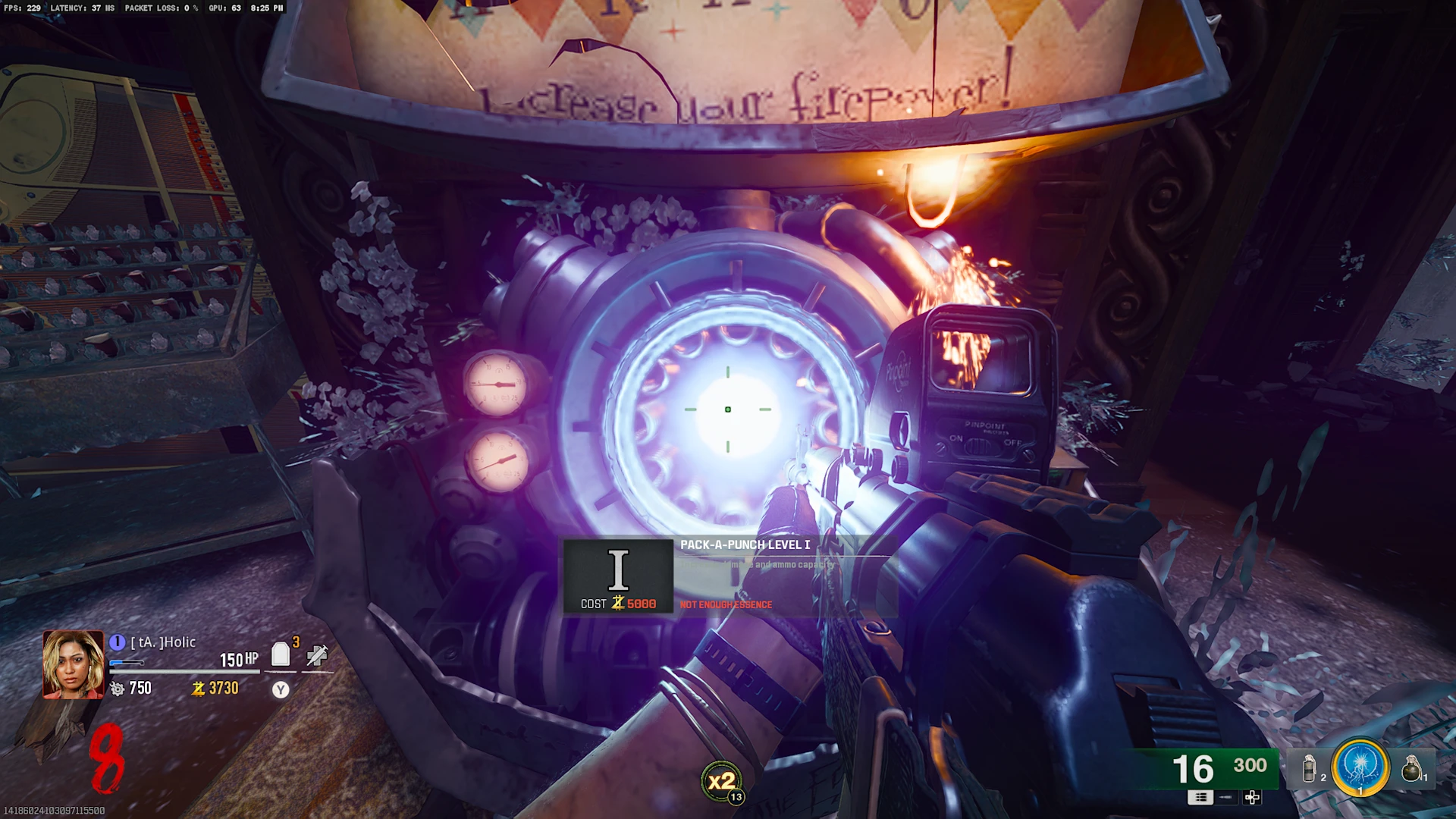
Task: Click the d-pad icon under the ammo counter
Action: [x=1252, y=797]
